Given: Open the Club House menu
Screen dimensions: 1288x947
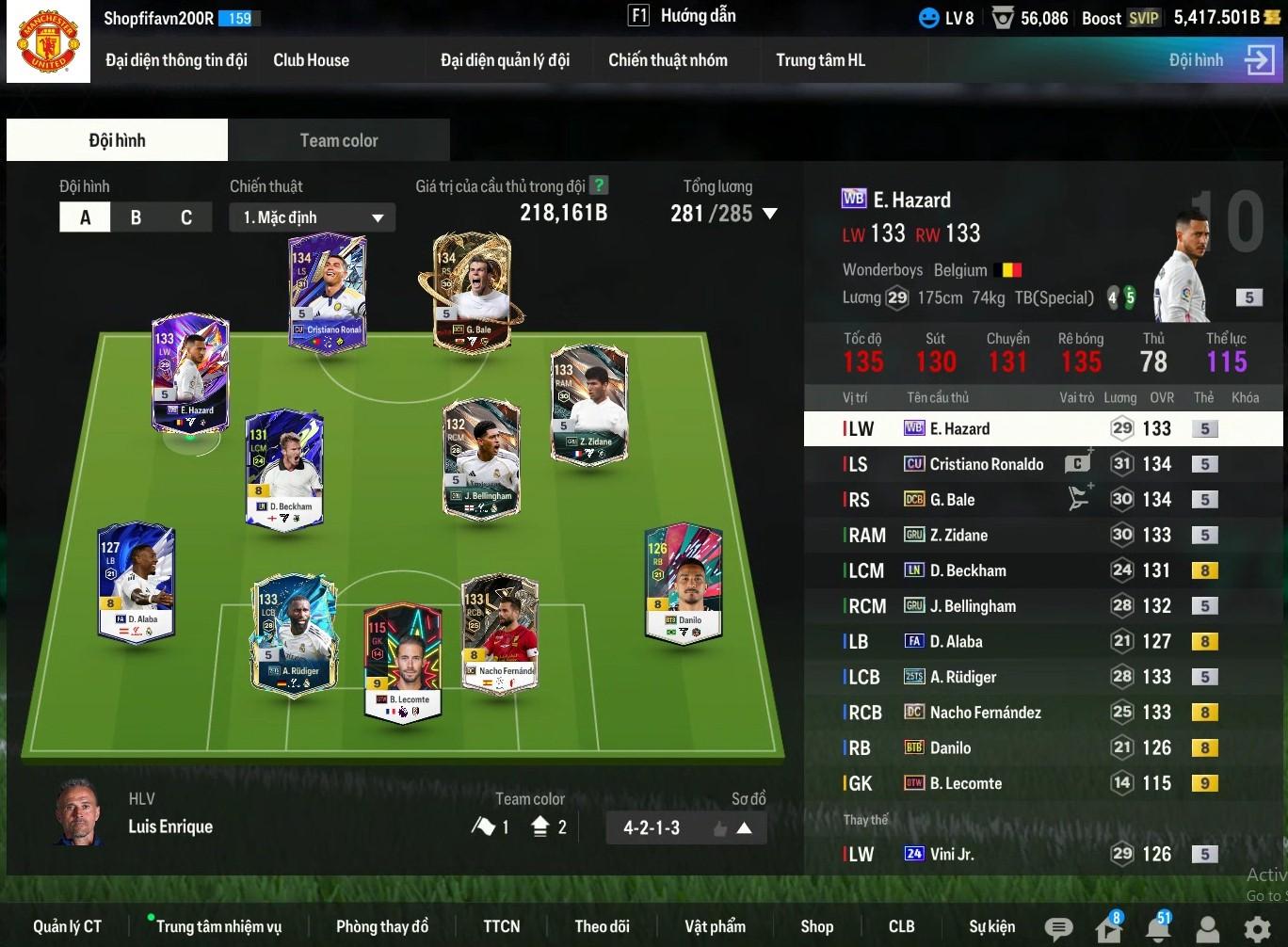Looking at the screenshot, I should point(311,60).
